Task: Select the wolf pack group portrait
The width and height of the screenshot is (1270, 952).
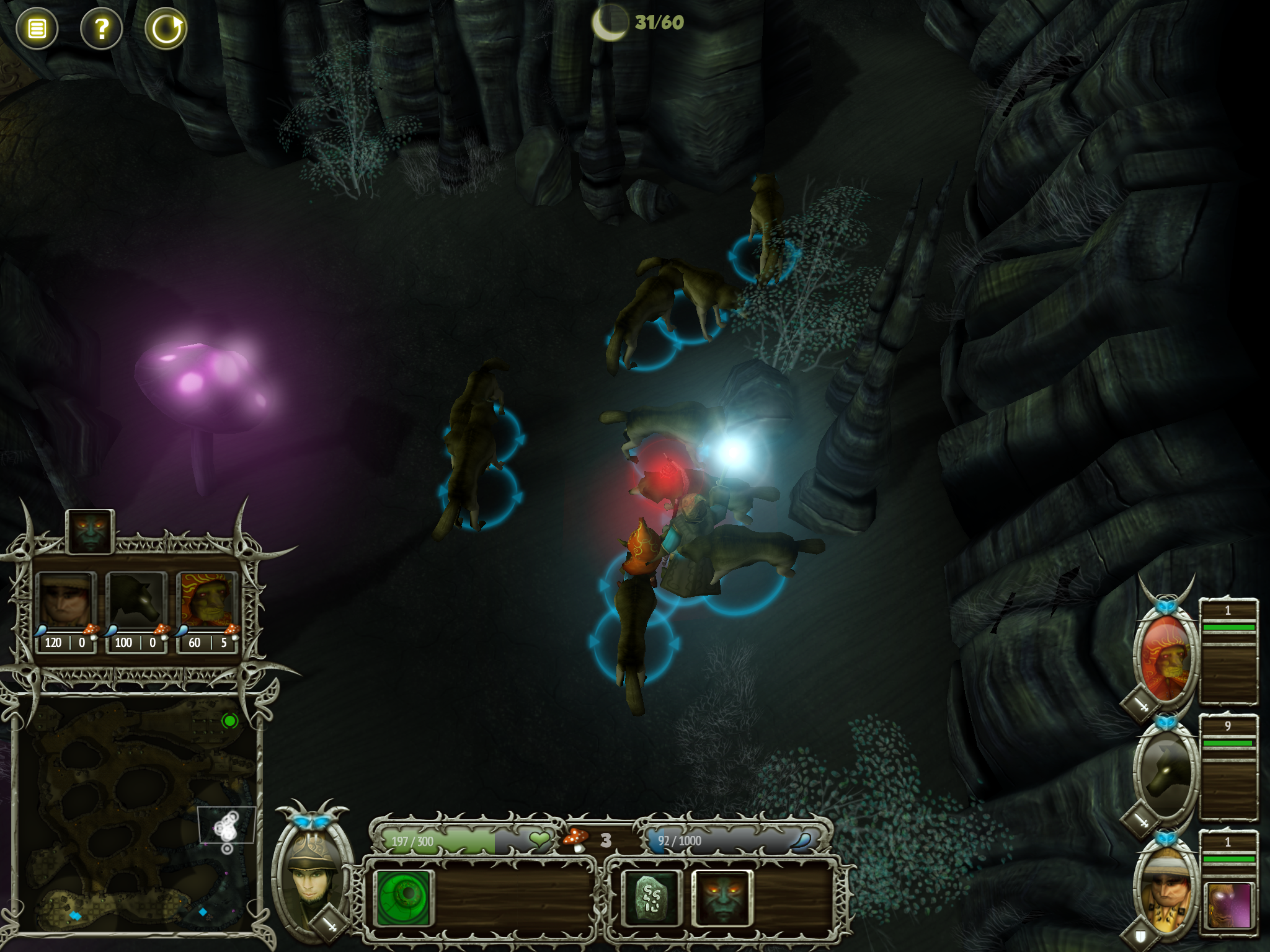Action: pos(1166,772)
